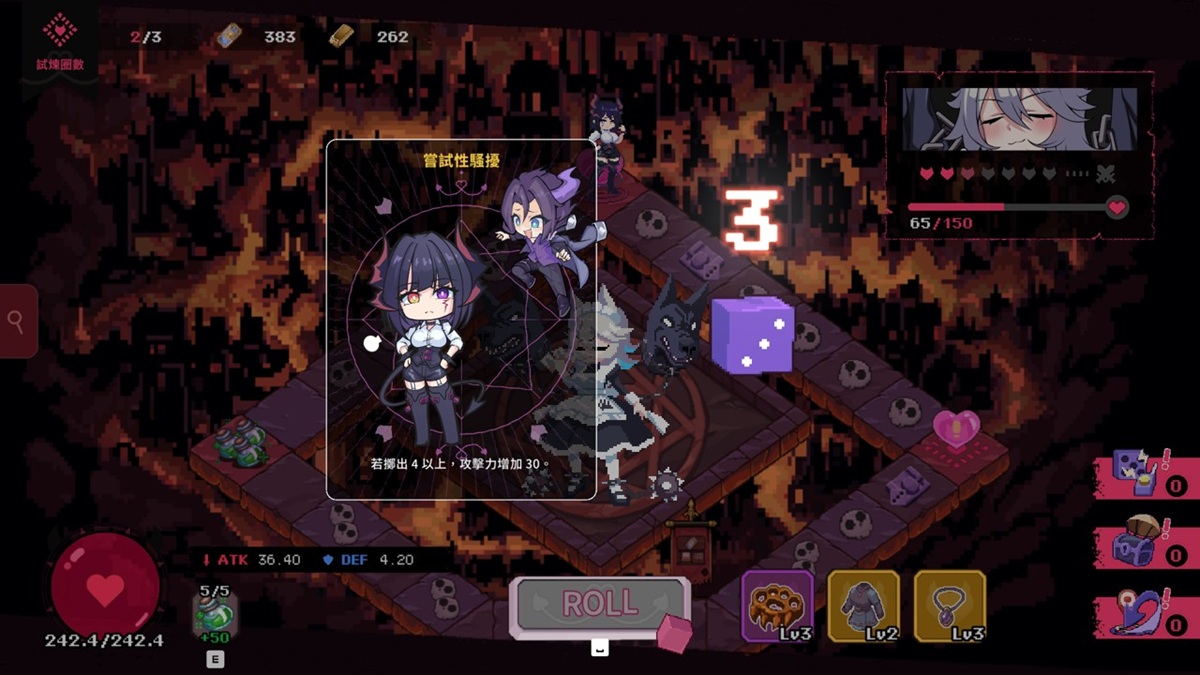Click the ROLL dice button

(x=599, y=605)
